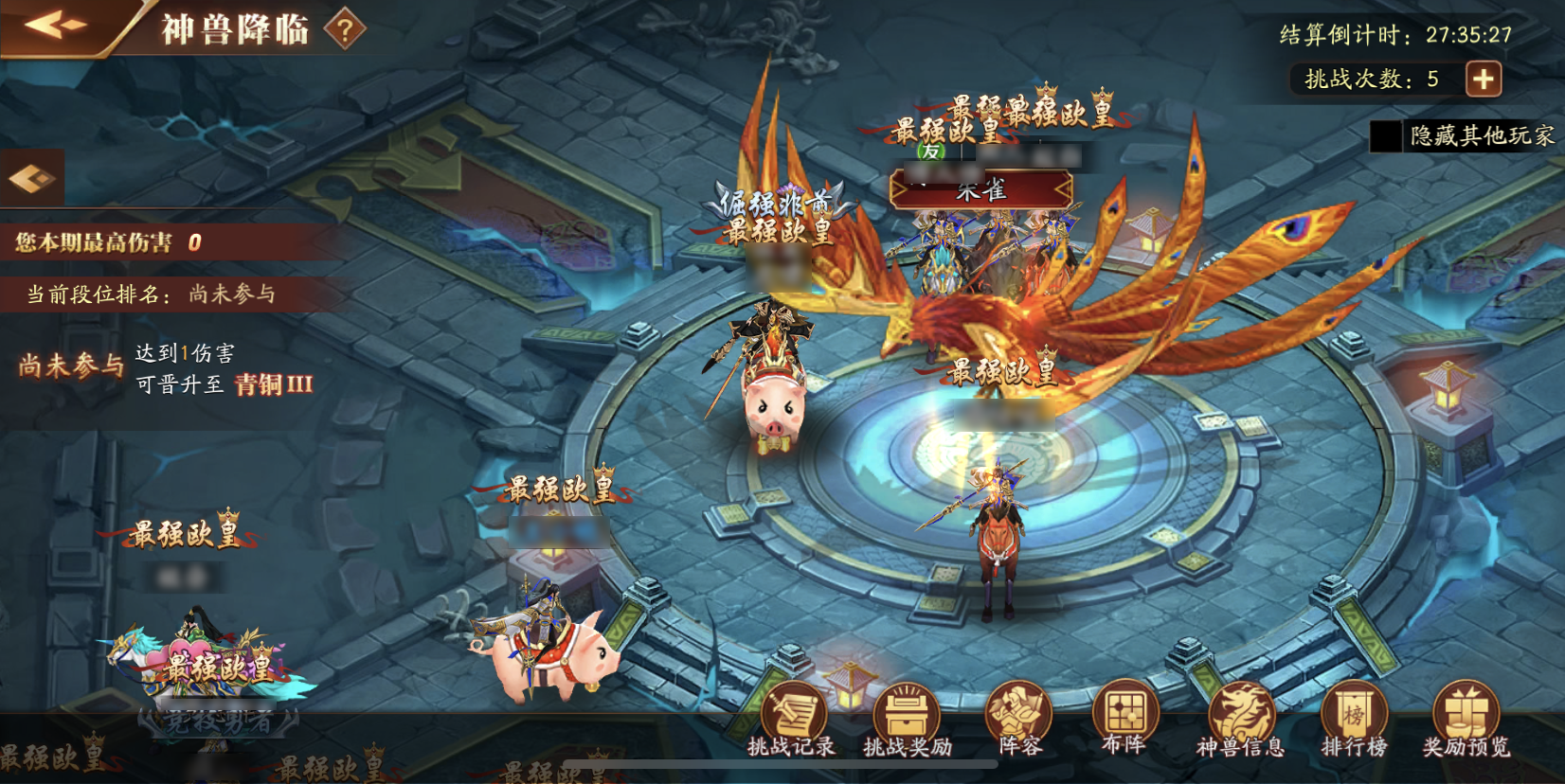Select the 朱雀 boss name banner
The width and height of the screenshot is (1565, 784).
coord(981,190)
